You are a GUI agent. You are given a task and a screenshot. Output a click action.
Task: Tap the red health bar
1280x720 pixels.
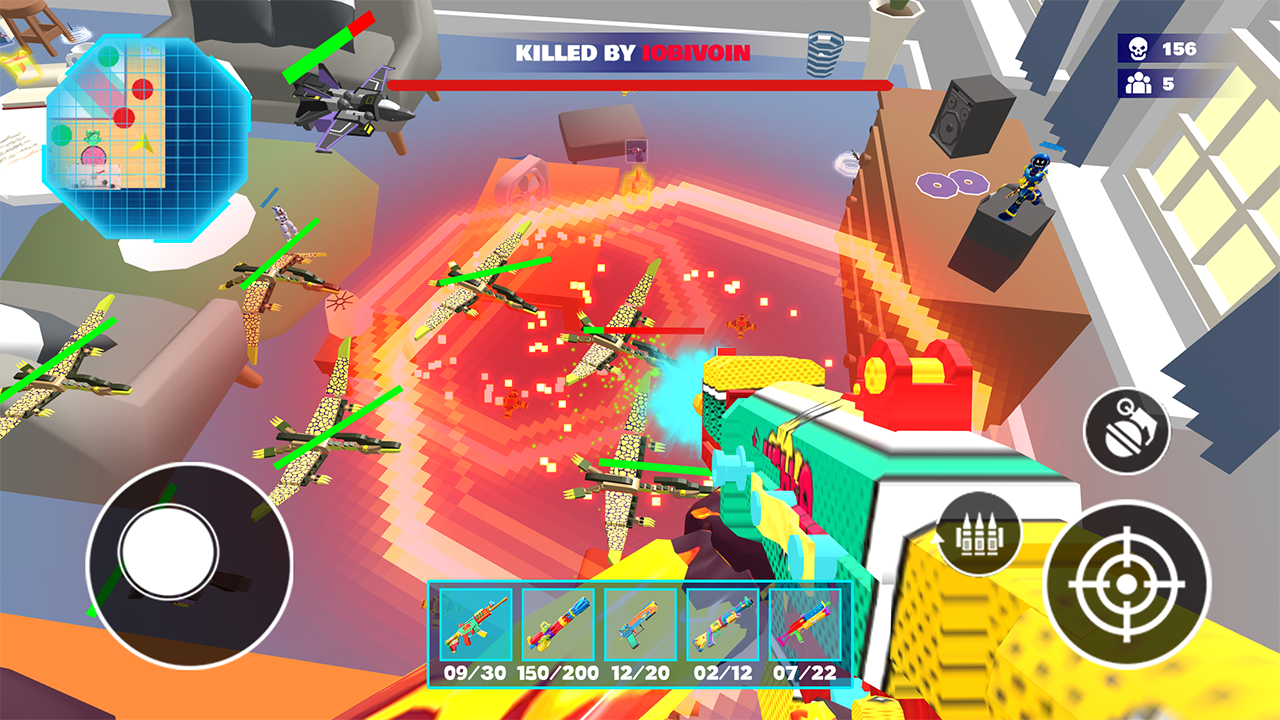(x=640, y=85)
